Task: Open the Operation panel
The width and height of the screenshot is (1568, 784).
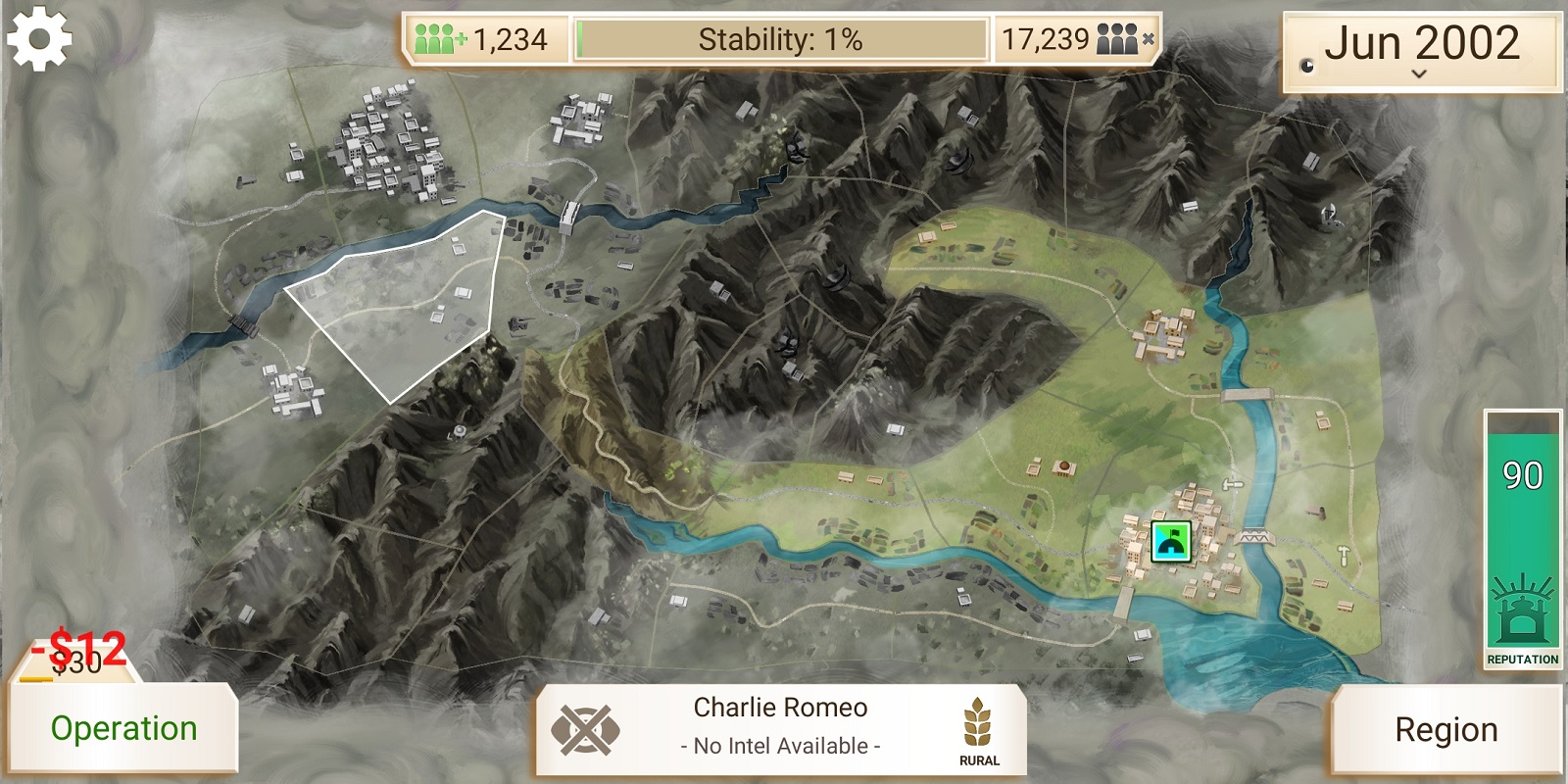Action: (123, 728)
